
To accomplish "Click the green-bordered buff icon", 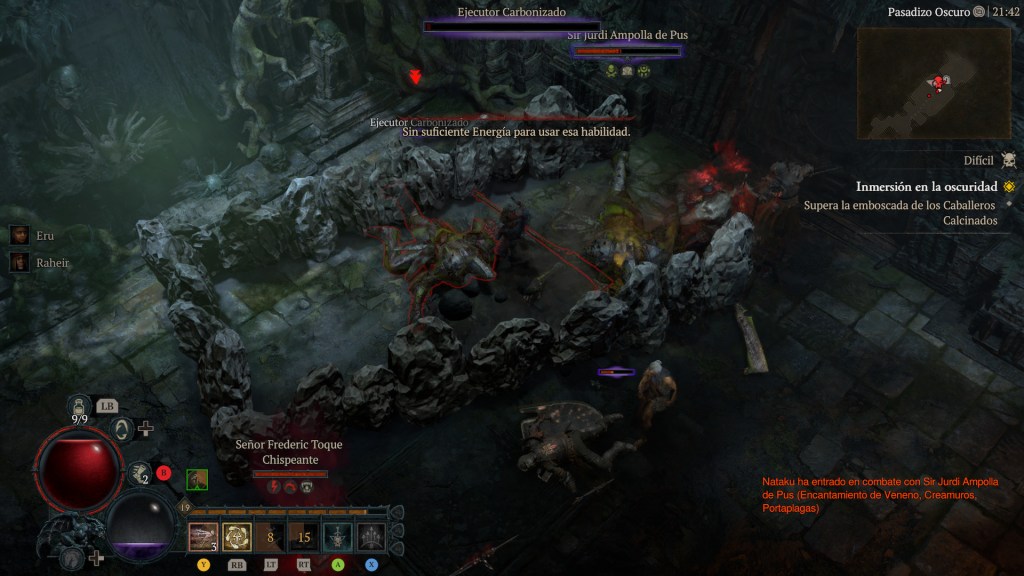I will point(197,479).
